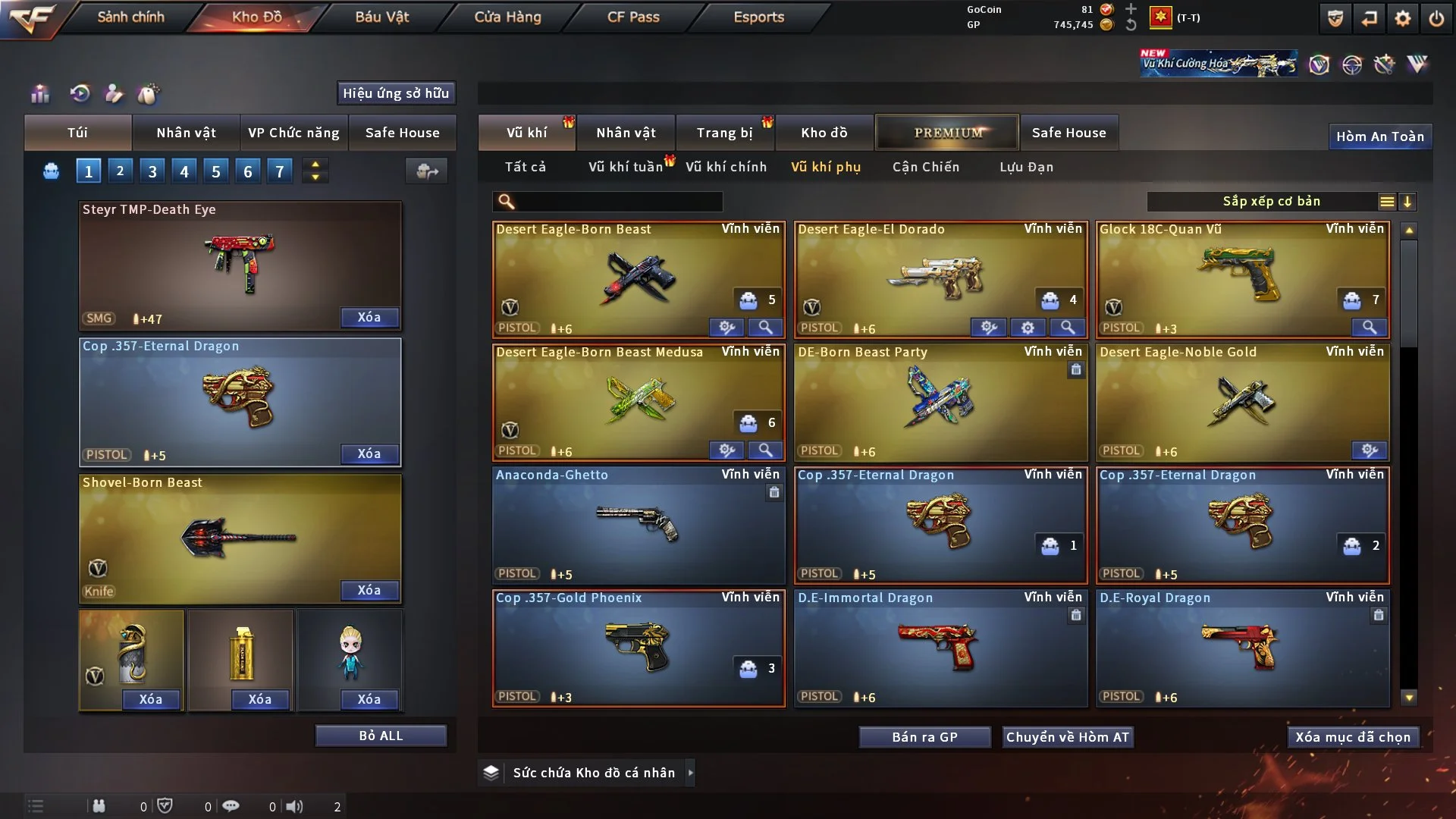The image size is (1456, 819).
Task: Sell selected item with Bán ra GP
Action: click(924, 737)
